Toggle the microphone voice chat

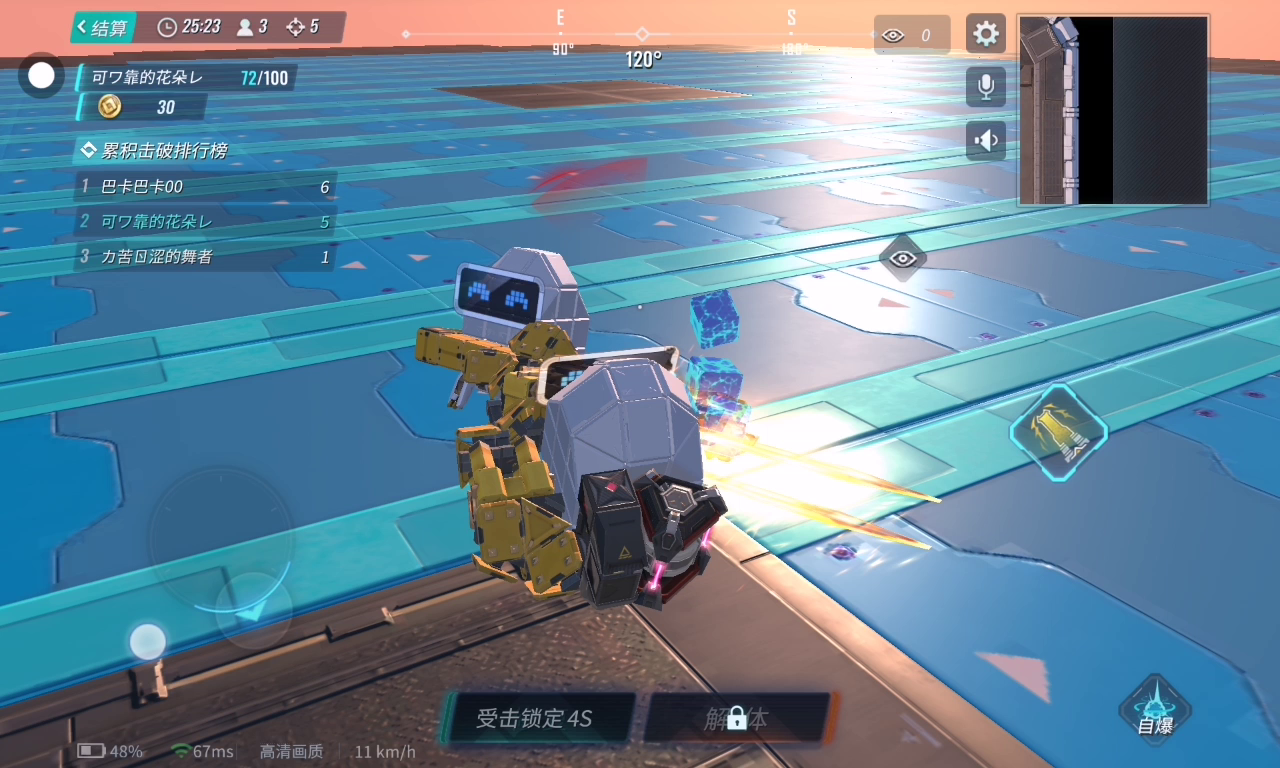tap(986, 87)
